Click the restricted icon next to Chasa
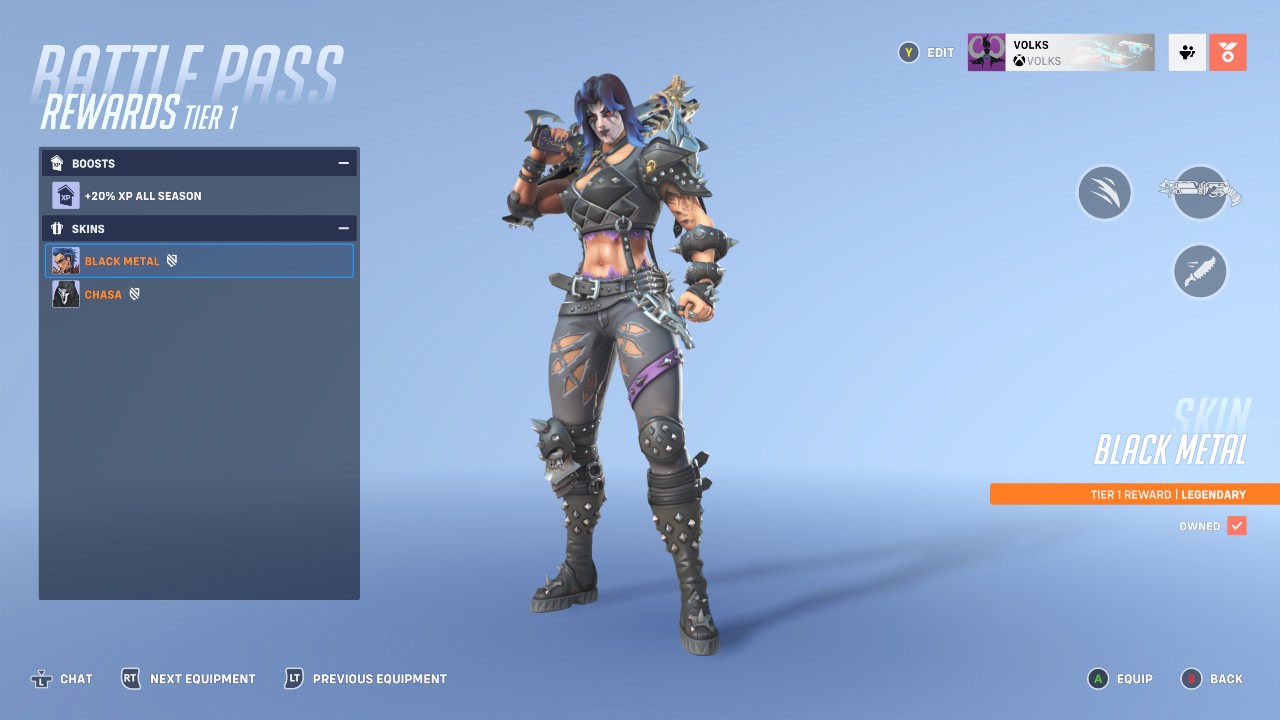The height and width of the screenshot is (720, 1280). [137, 294]
